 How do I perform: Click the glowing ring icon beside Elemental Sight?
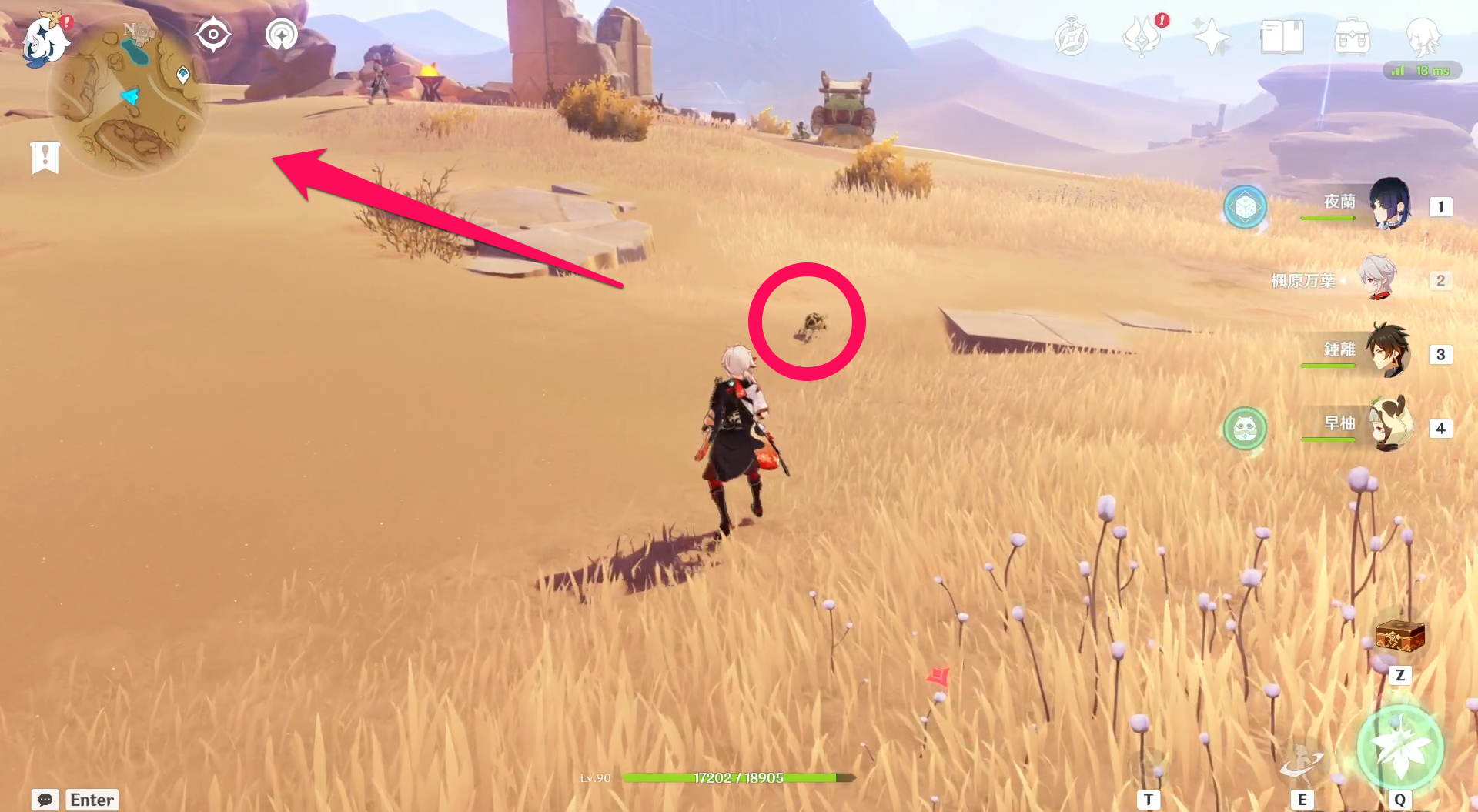tap(280, 35)
